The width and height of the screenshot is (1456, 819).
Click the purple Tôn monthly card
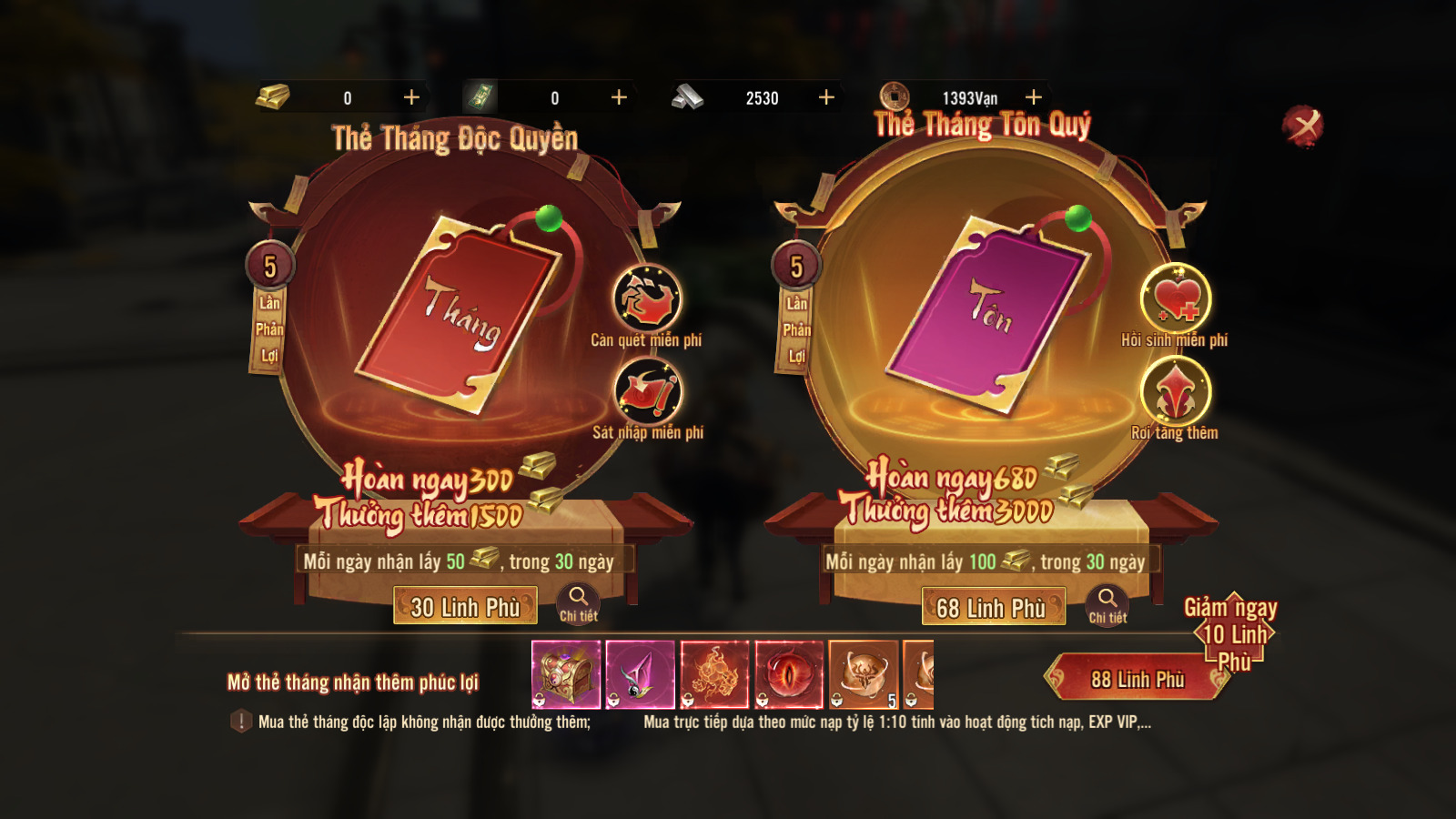[x=988, y=314]
